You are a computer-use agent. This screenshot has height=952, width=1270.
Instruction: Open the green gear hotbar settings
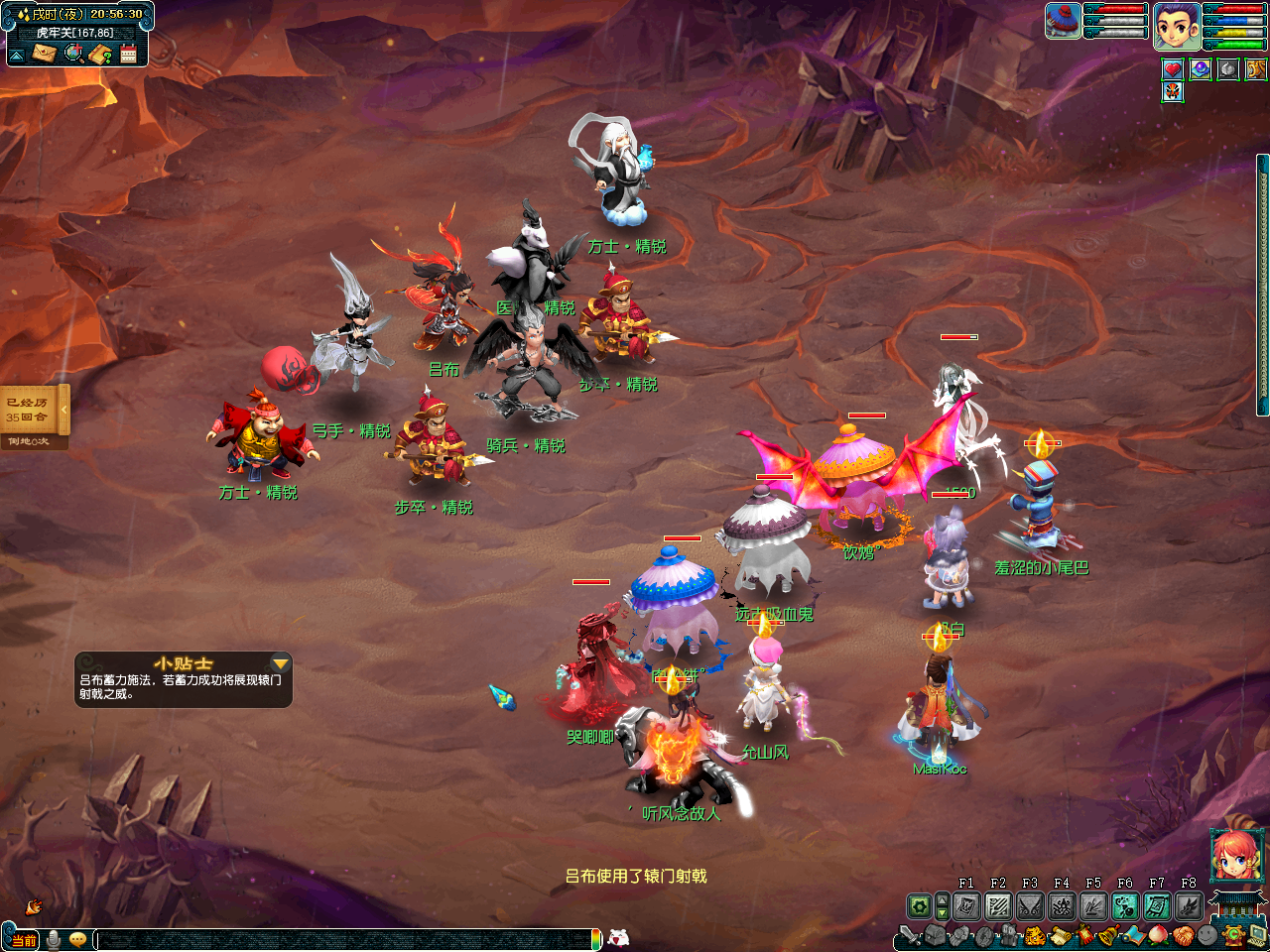pos(920,905)
